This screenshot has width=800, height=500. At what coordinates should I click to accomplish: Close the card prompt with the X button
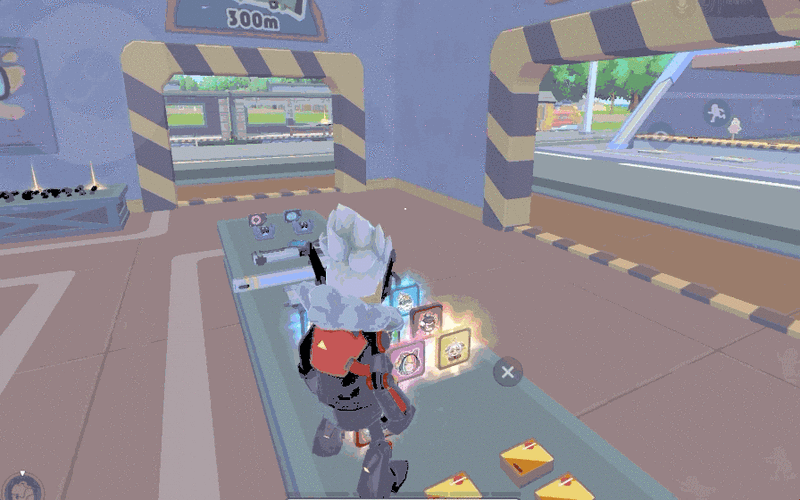pos(507,373)
